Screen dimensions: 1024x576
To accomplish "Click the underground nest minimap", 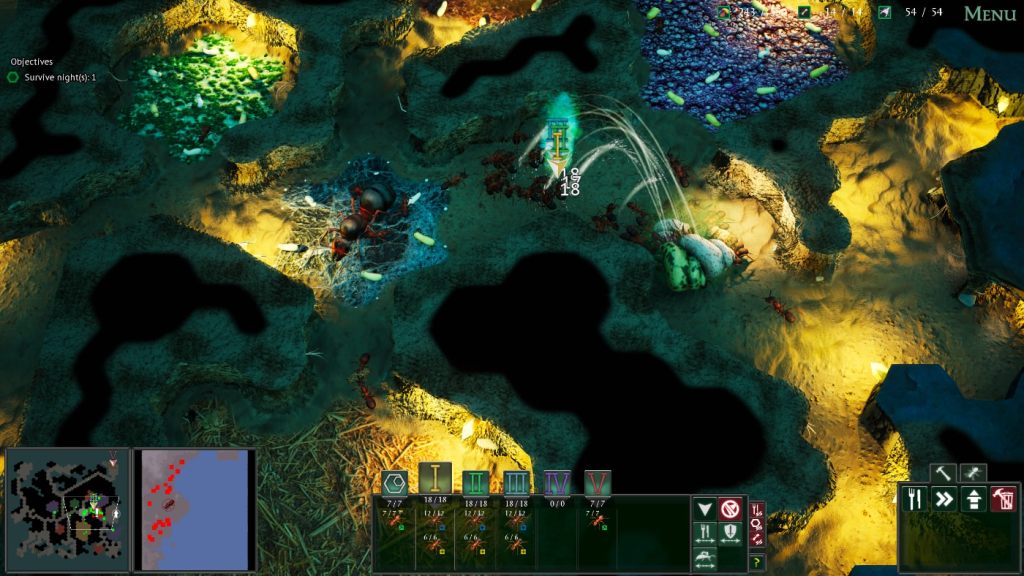I will 68,509.
